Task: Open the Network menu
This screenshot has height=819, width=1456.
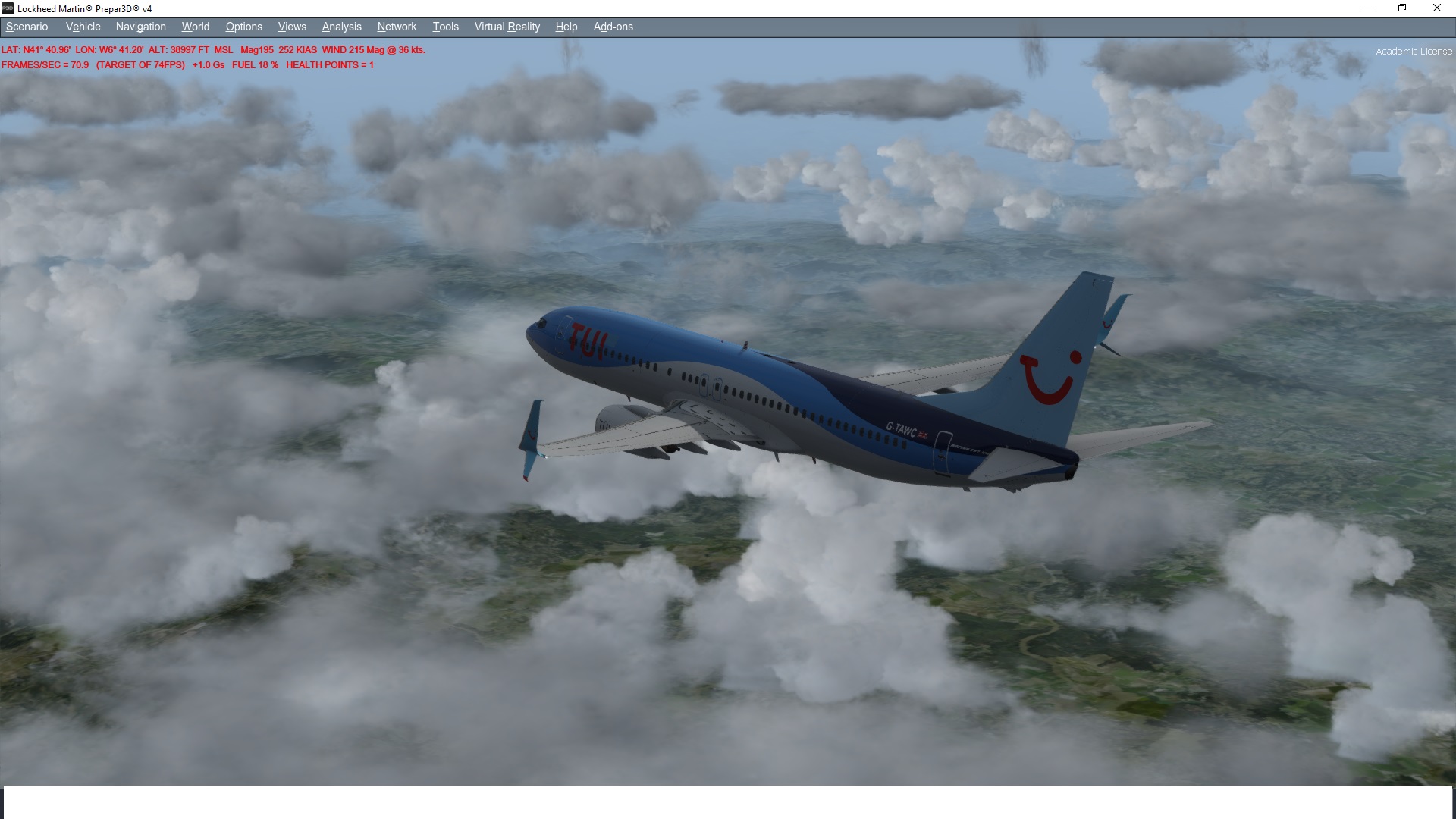Action: [397, 27]
